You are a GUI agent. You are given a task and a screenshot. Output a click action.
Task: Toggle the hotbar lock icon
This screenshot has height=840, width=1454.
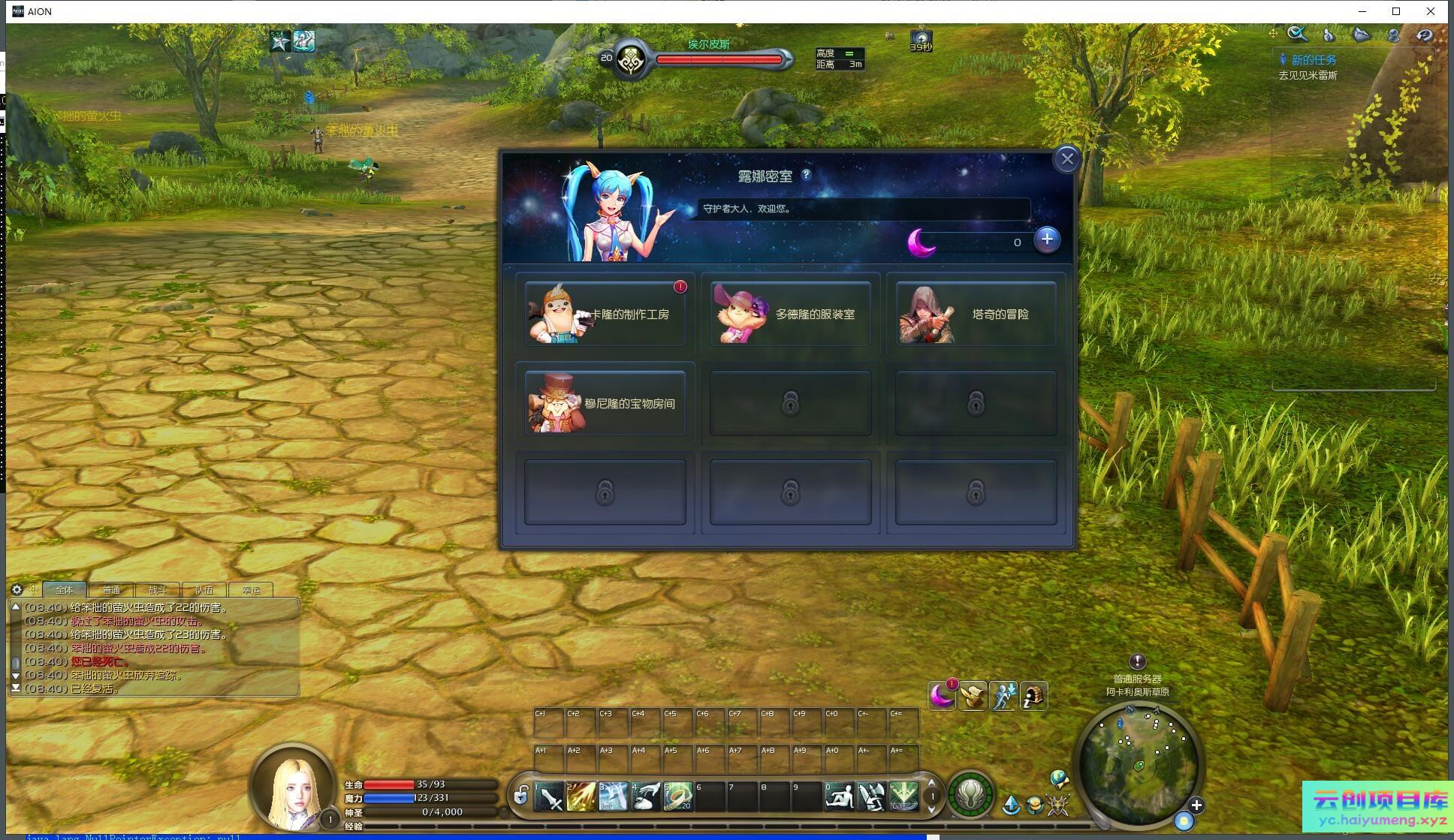(x=520, y=795)
